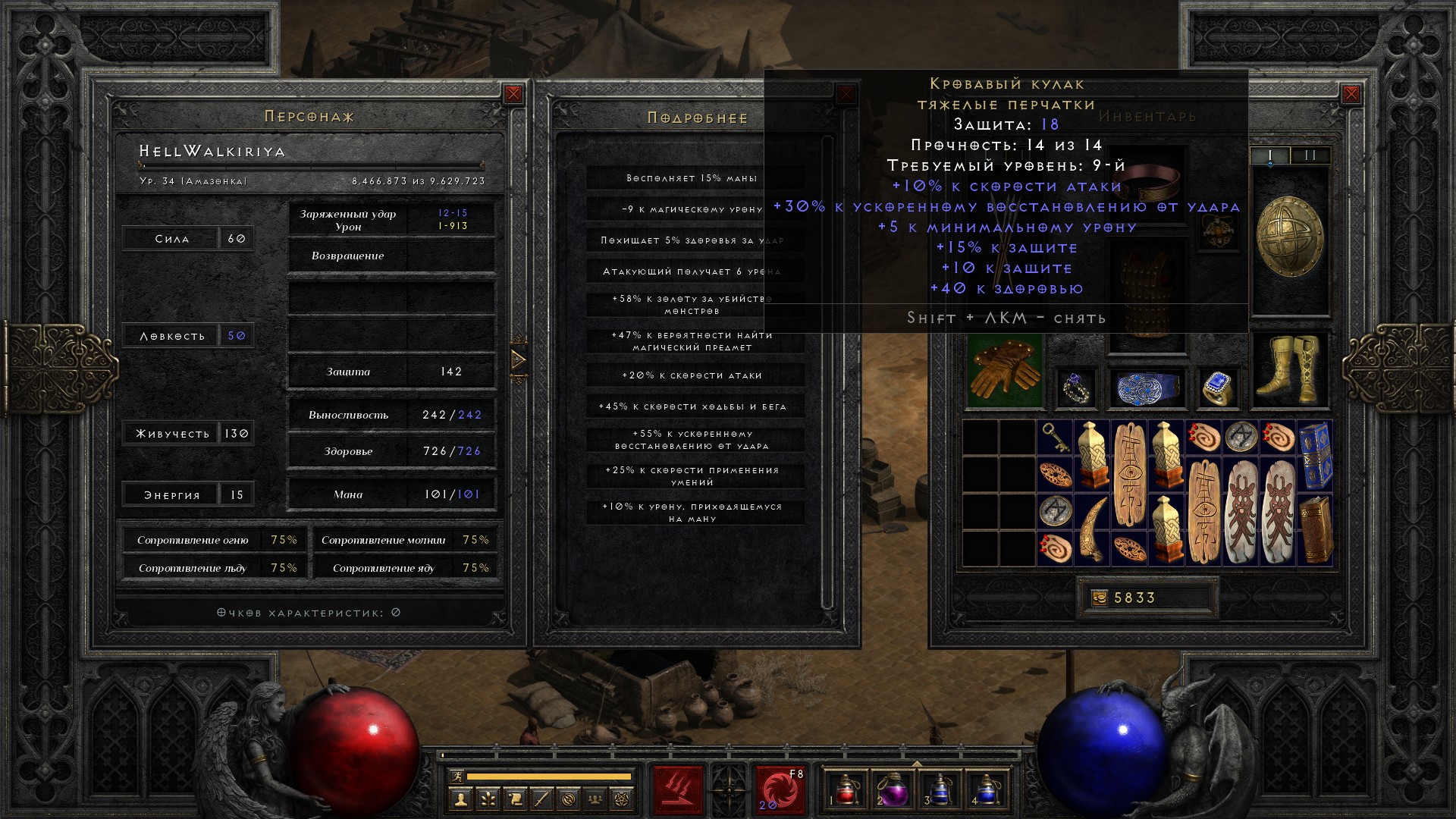The height and width of the screenshot is (819, 1456).
Task: Open the left-click attack skill selector
Action: tap(678, 790)
